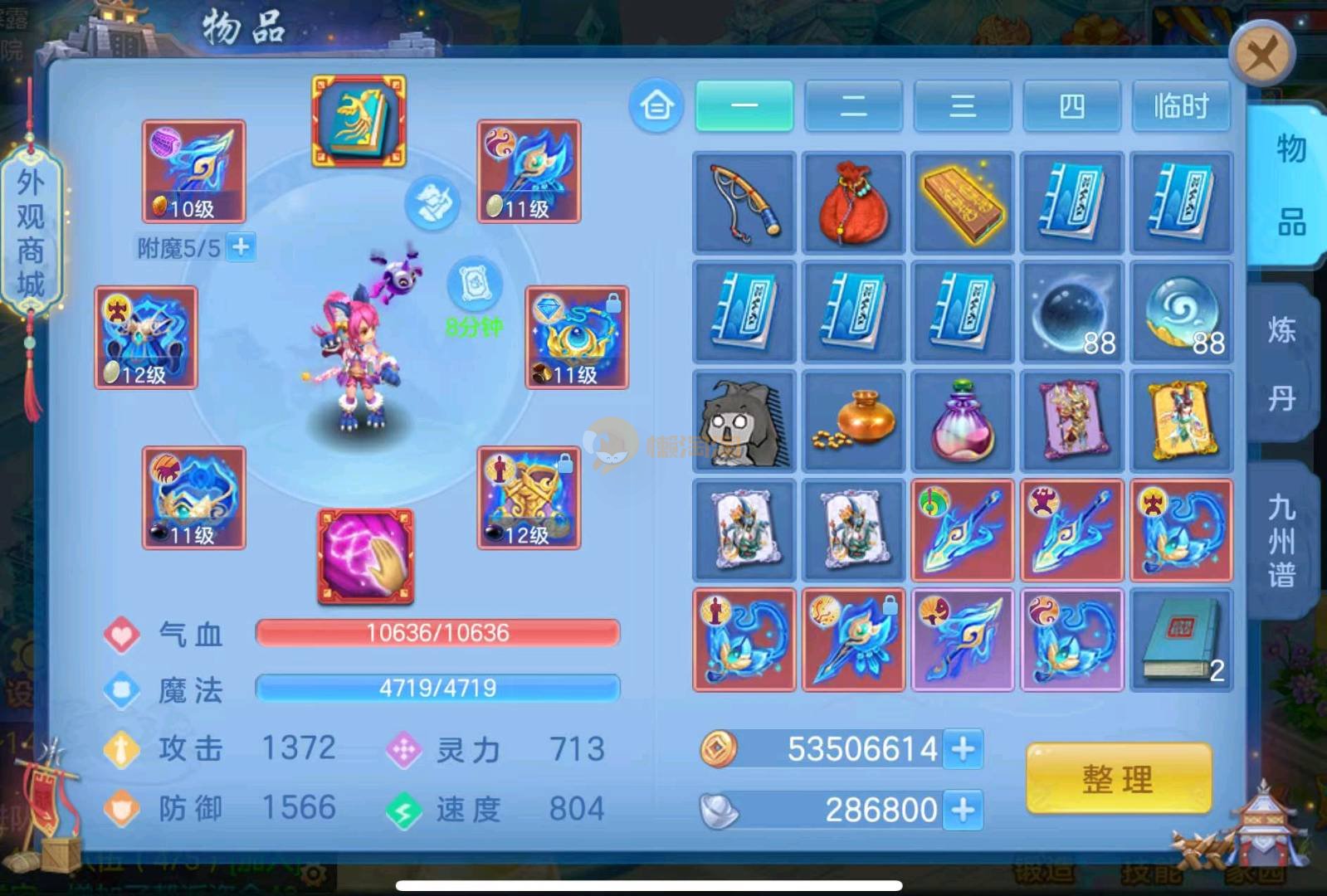Select the fishing rod item slot
The image size is (1327, 896).
click(x=744, y=202)
